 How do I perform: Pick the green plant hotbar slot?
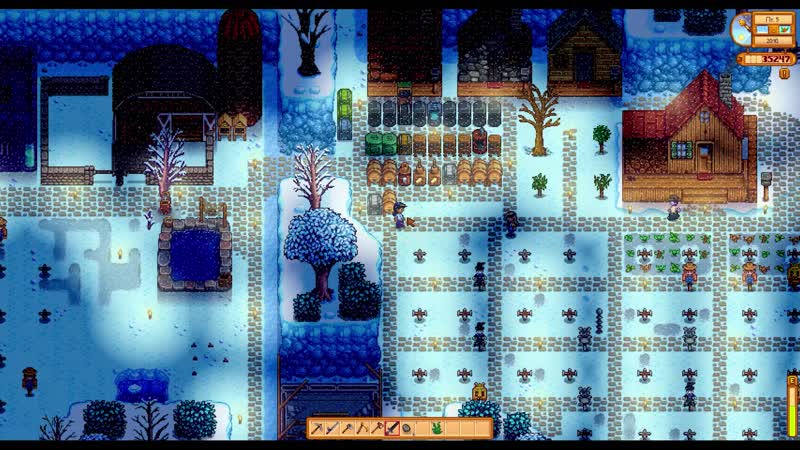pos(437,428)
